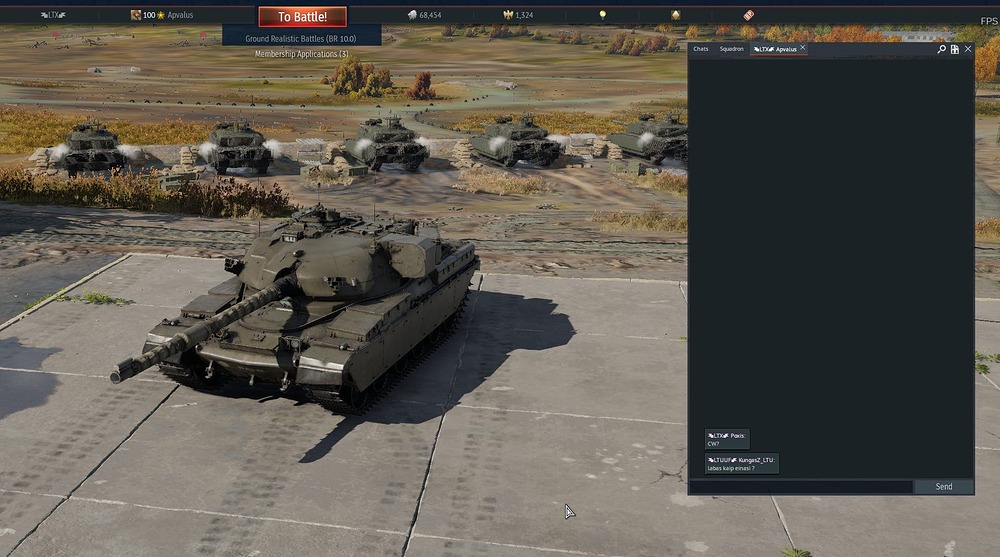
Task: Switch to the Squadron chat tab
Action: (732, 49)
